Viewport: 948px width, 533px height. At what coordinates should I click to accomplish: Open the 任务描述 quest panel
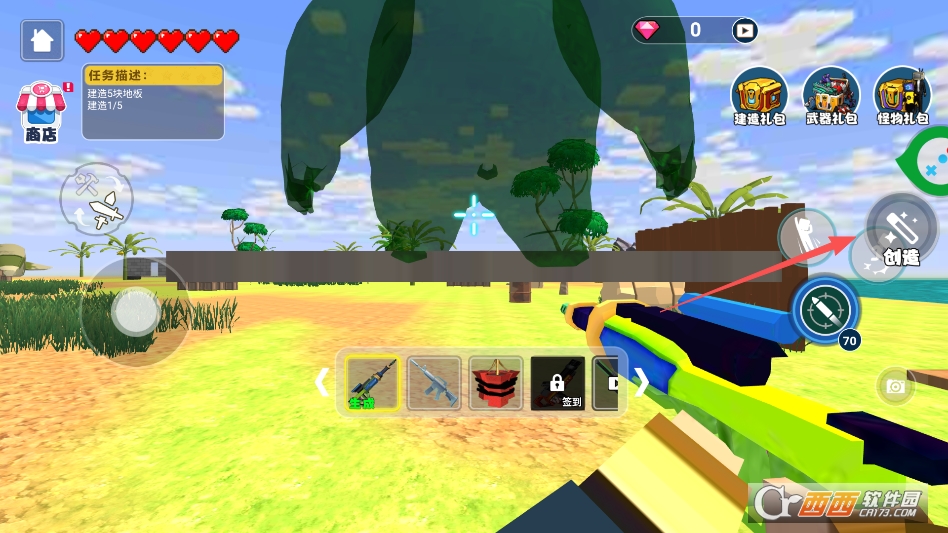point(152,101)
